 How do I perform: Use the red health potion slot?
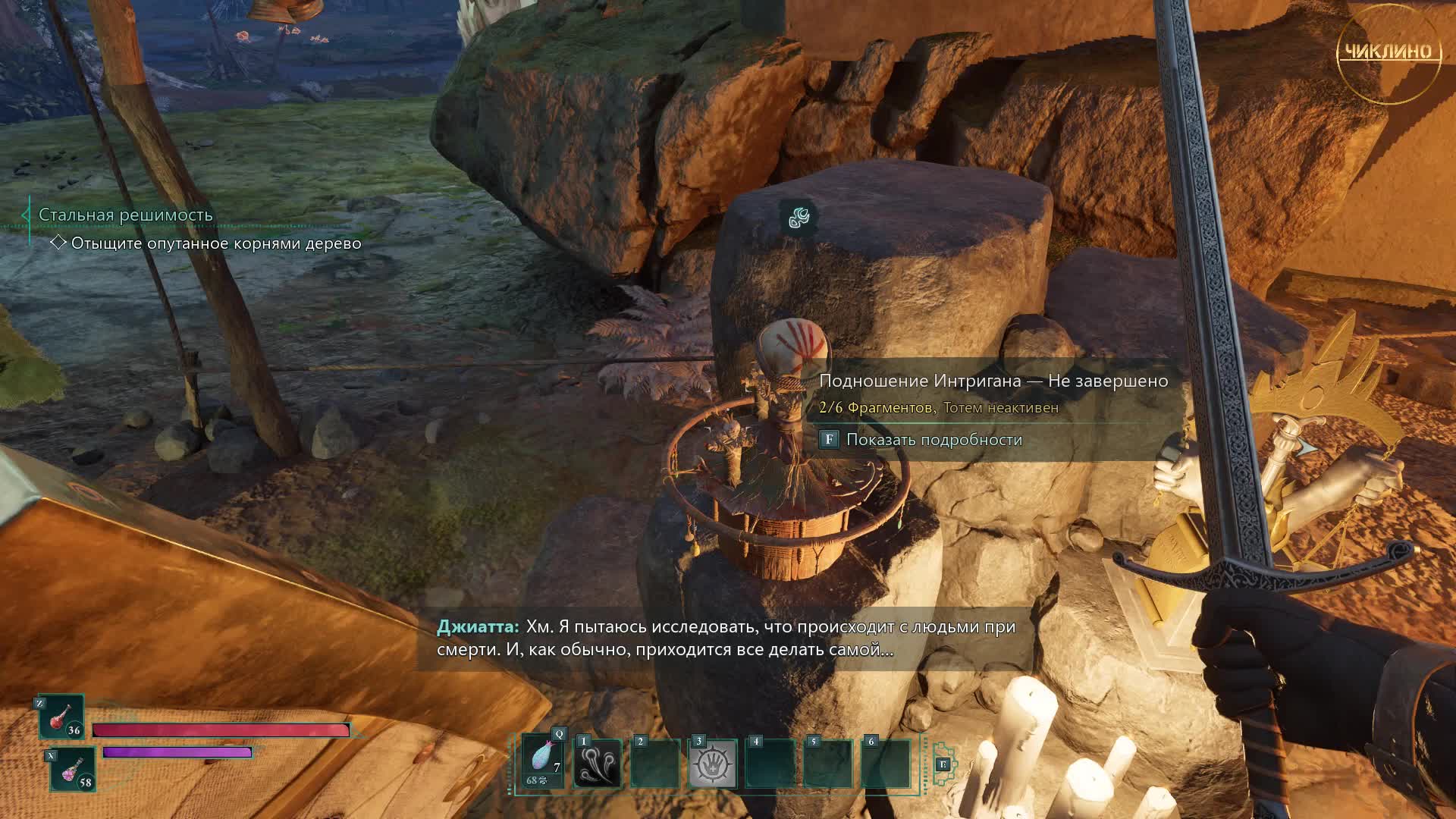click(61, 717)
